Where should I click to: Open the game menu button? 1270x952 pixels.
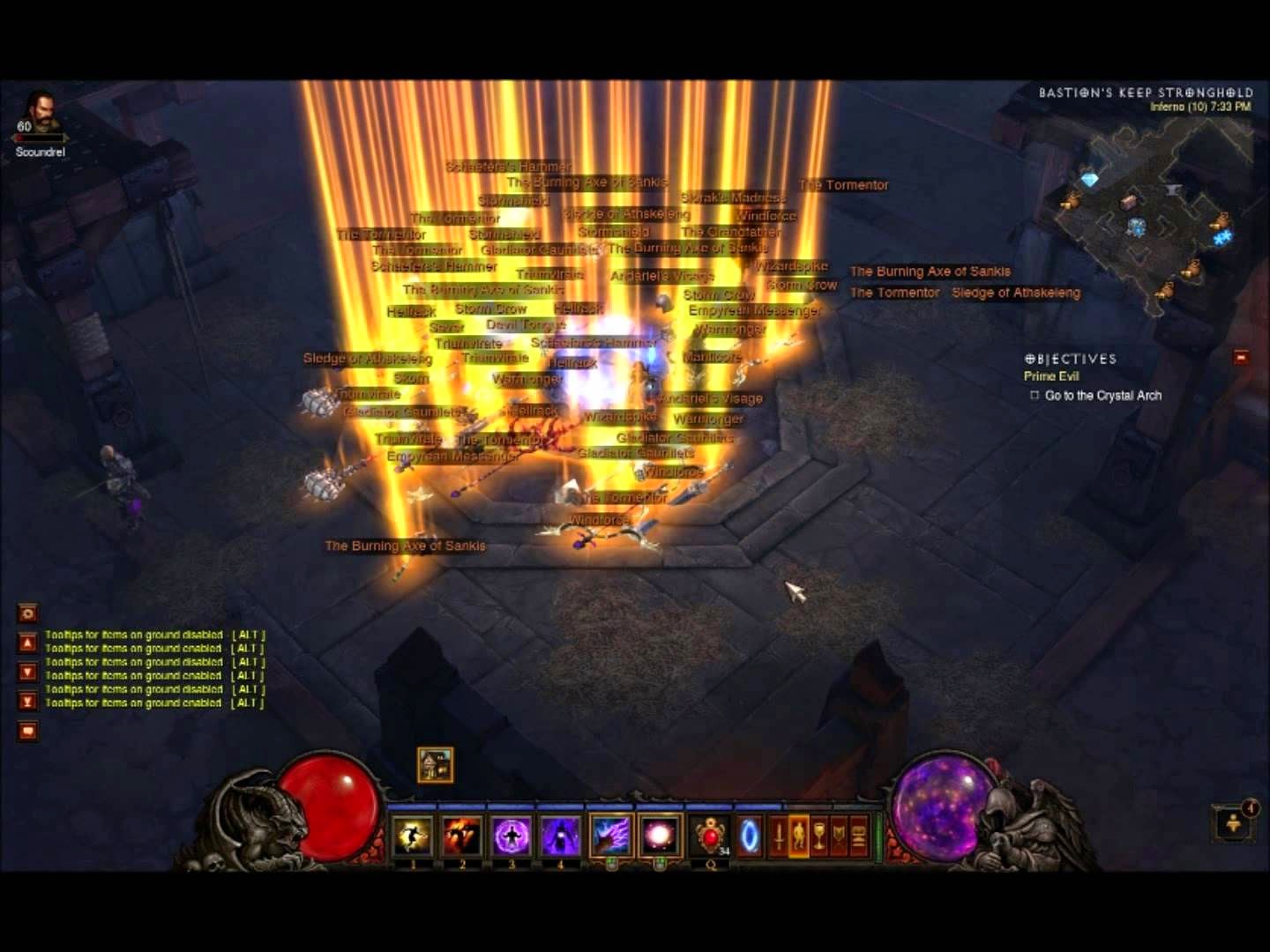pos(859,835)
